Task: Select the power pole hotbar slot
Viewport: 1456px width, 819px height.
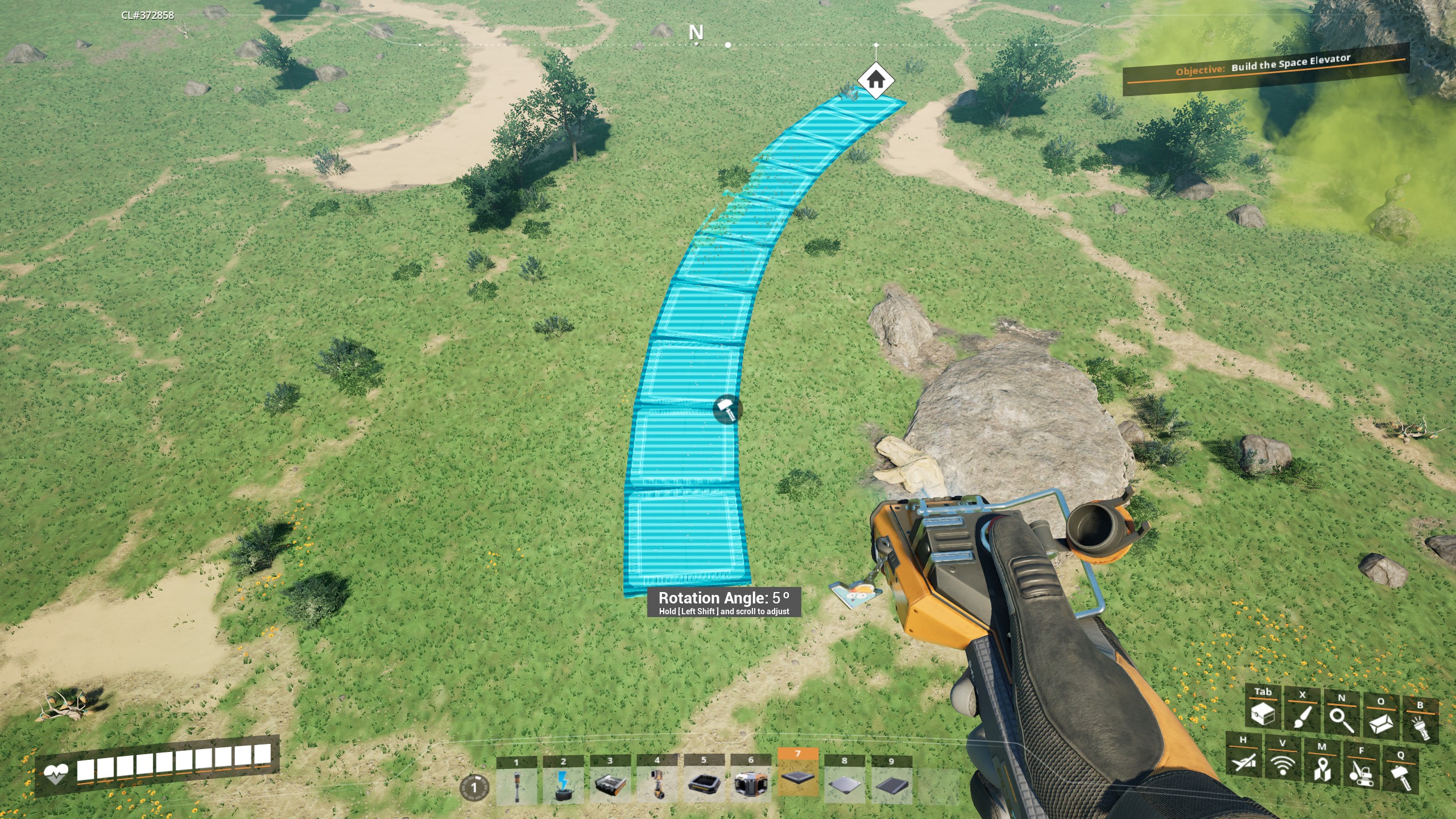Action: 516,785
